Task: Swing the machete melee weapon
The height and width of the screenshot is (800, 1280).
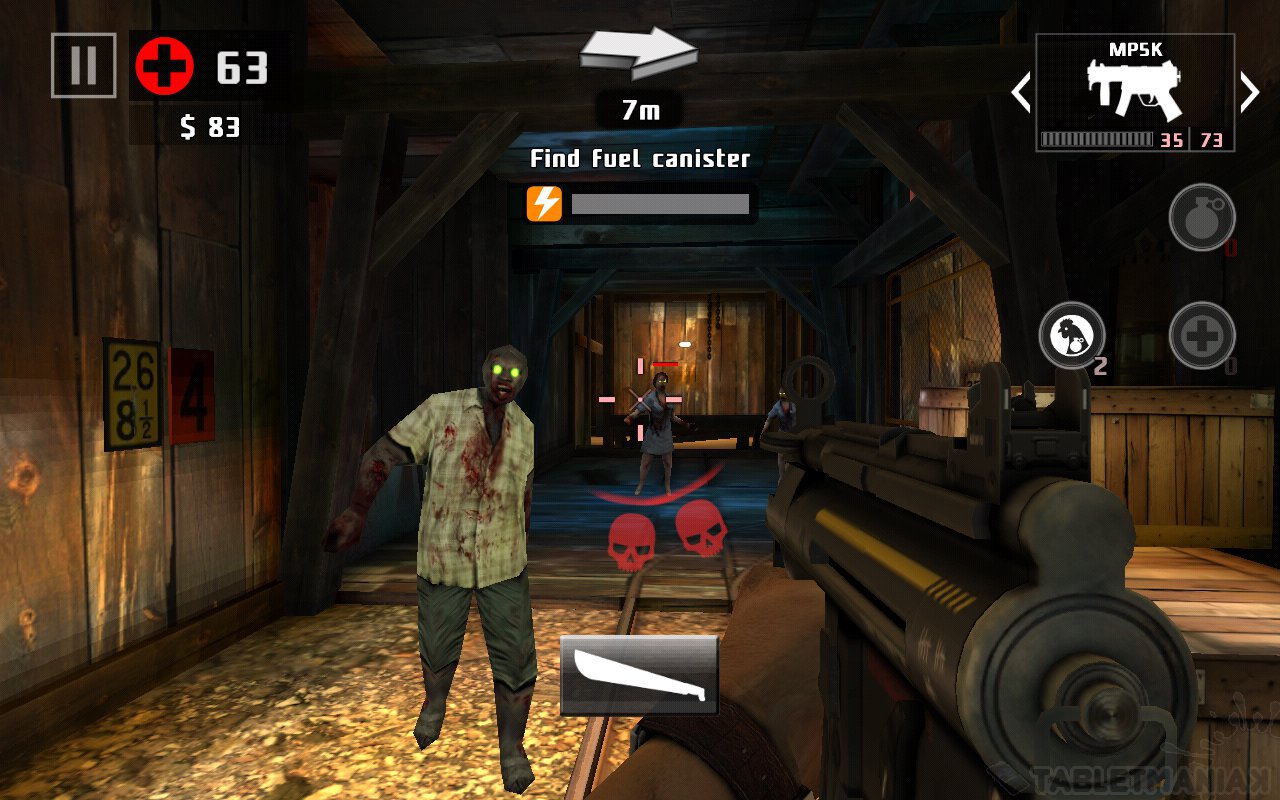Action: pos(639,675)
